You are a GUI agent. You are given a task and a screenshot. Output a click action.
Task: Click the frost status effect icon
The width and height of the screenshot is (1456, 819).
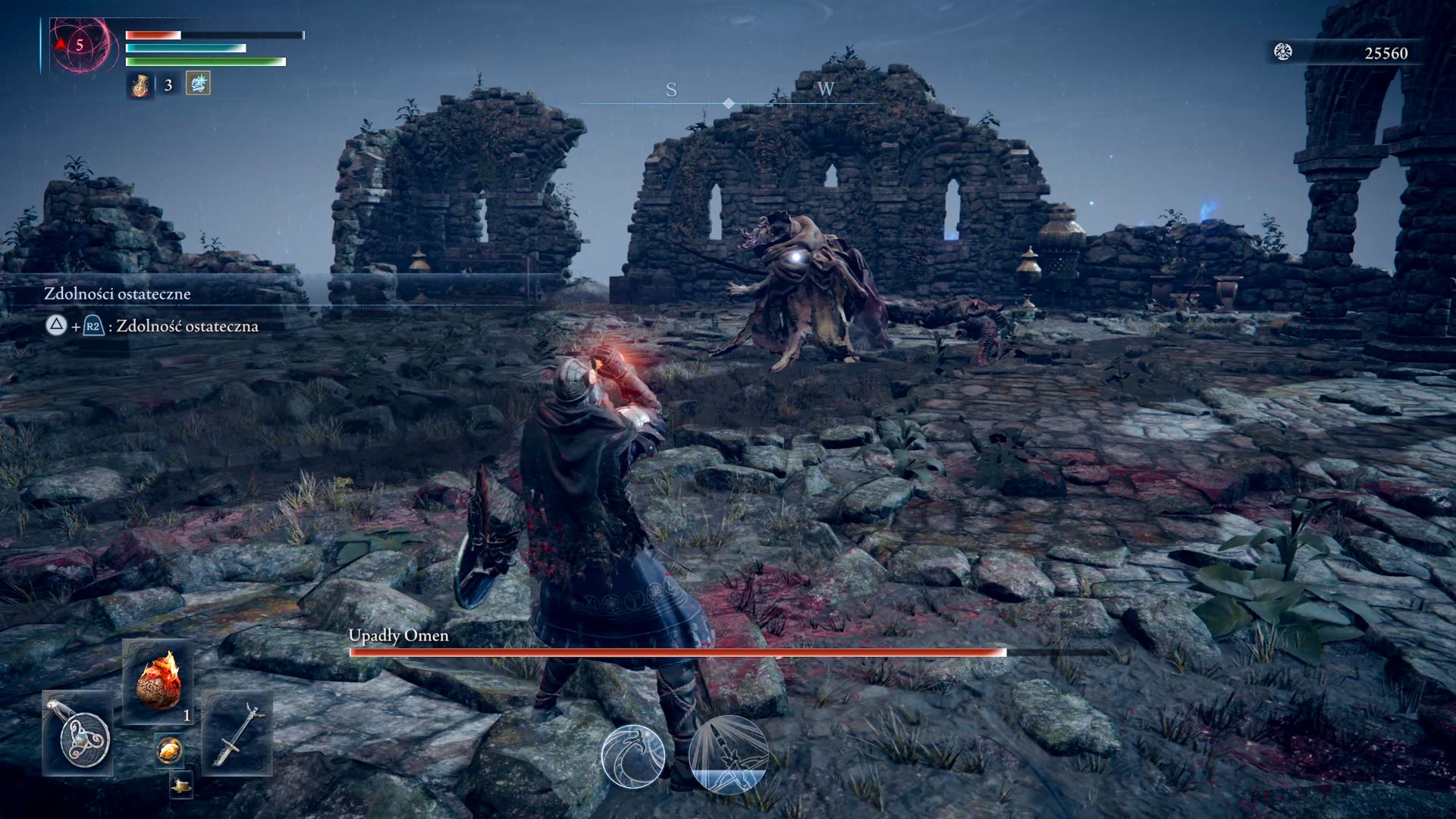point(198,83)
